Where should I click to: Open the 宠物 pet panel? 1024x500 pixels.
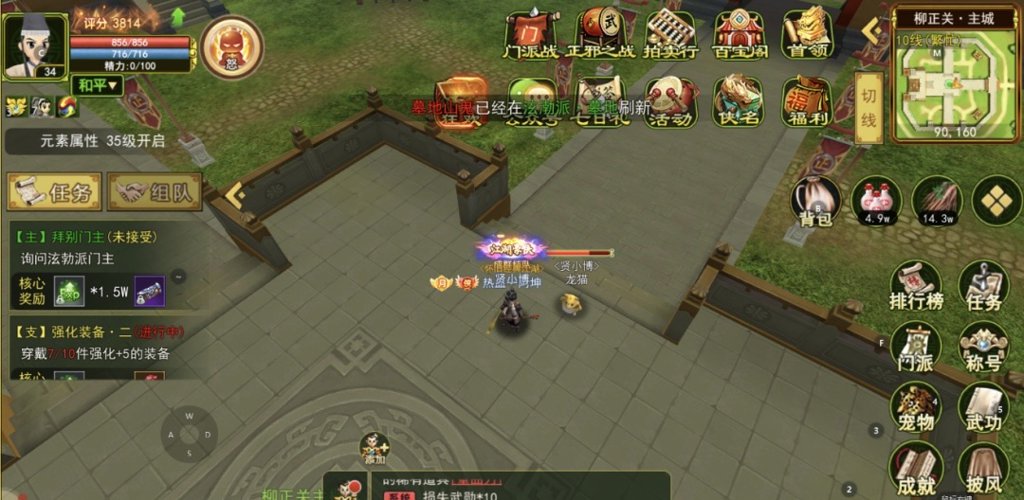[916, 408]
